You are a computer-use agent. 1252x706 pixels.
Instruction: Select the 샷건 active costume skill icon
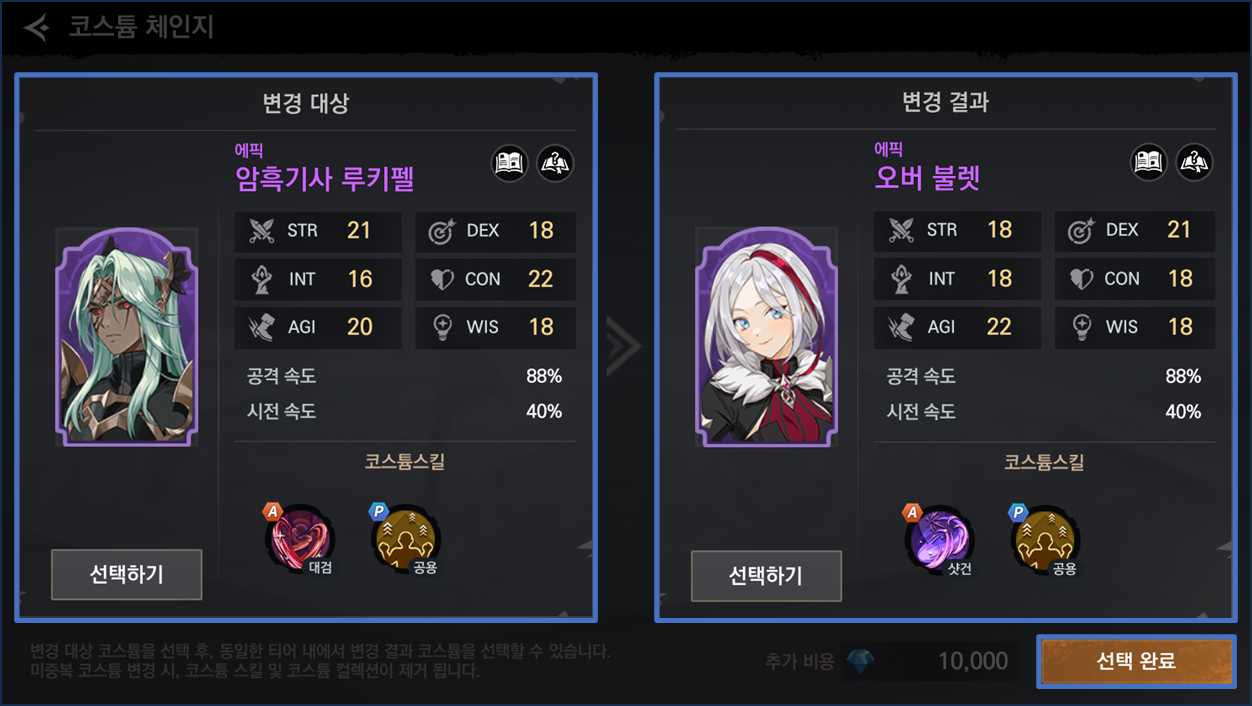click(x=939, y=540)
